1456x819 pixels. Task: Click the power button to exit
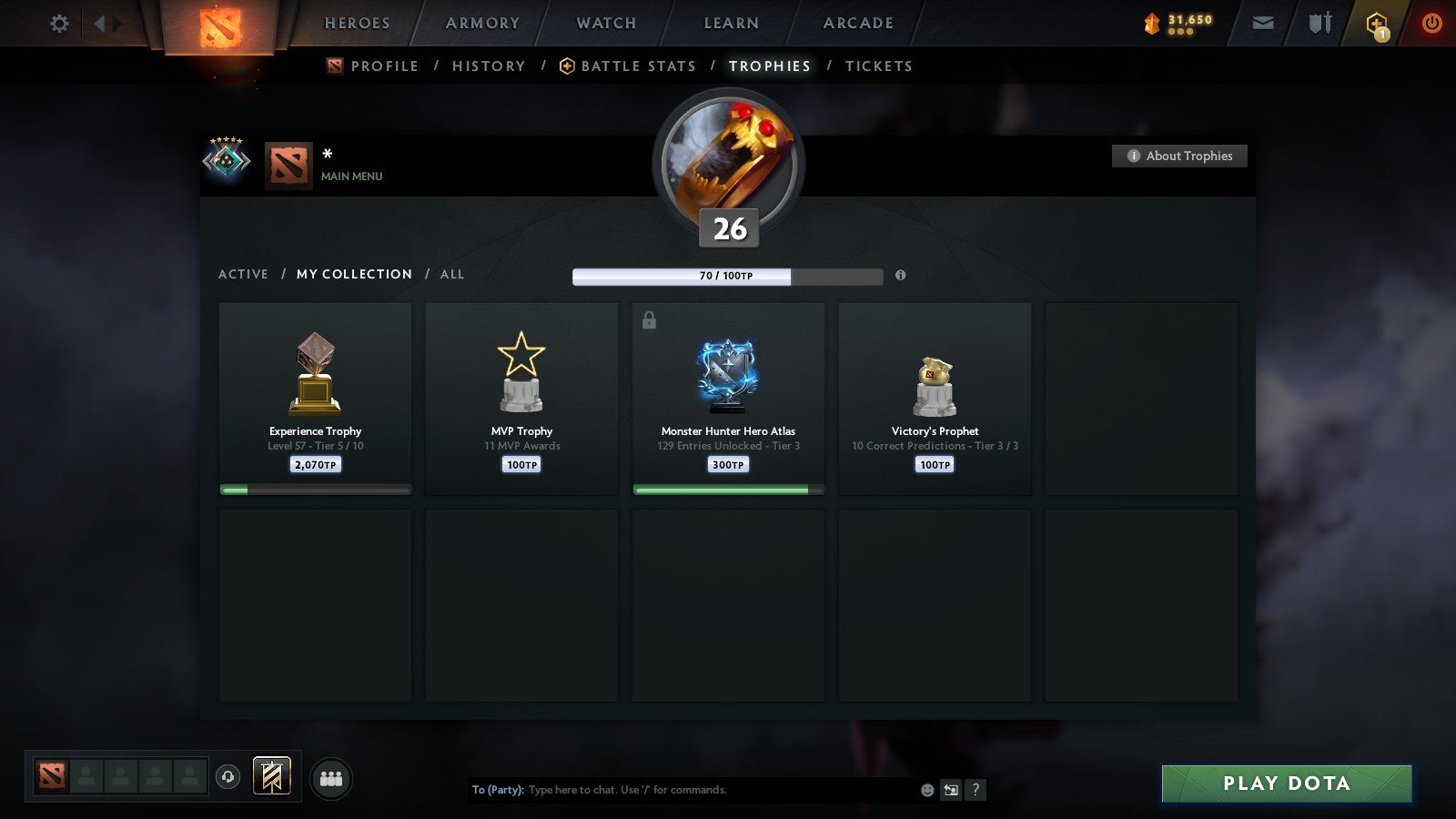pyautogui.click(x=1433, y=24)
